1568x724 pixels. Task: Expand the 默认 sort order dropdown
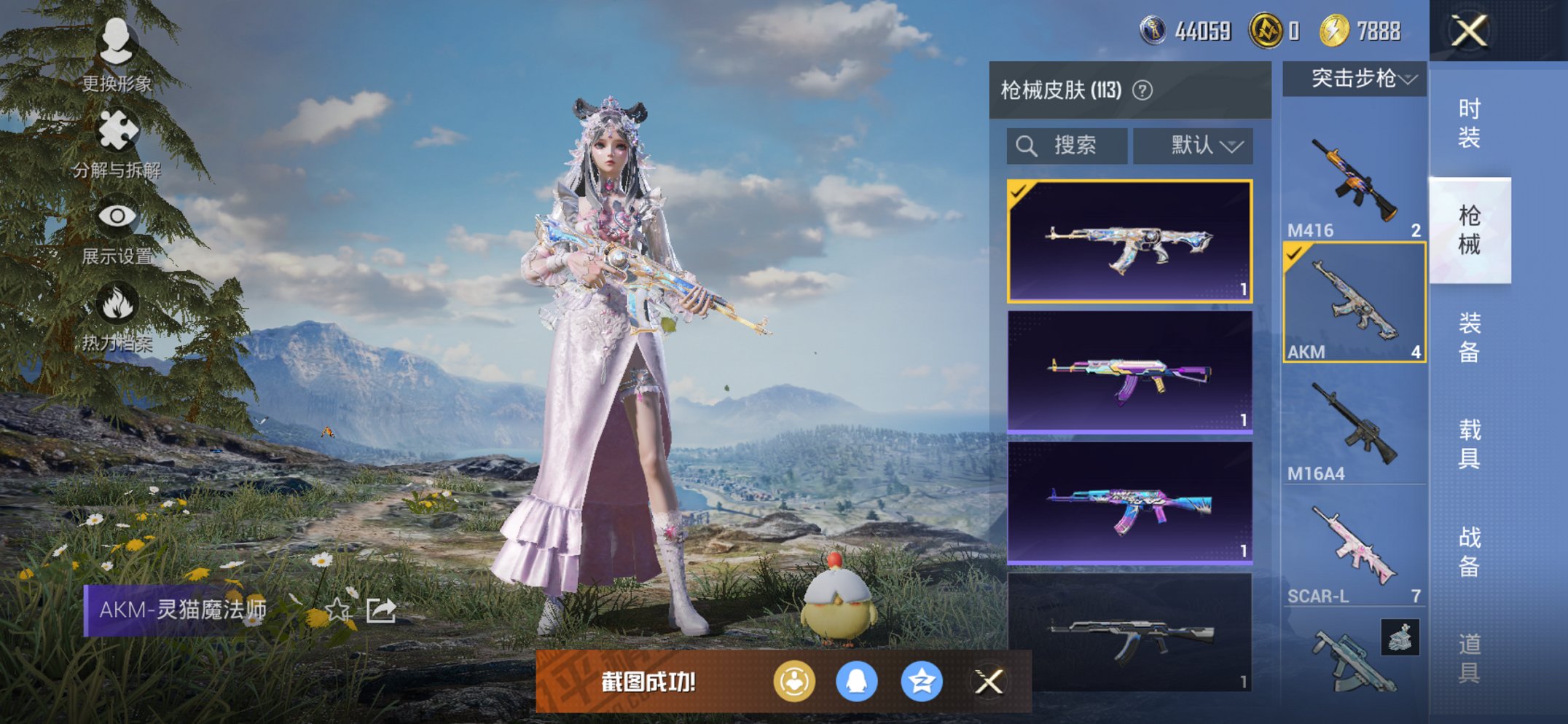(x=1192, y=145)
